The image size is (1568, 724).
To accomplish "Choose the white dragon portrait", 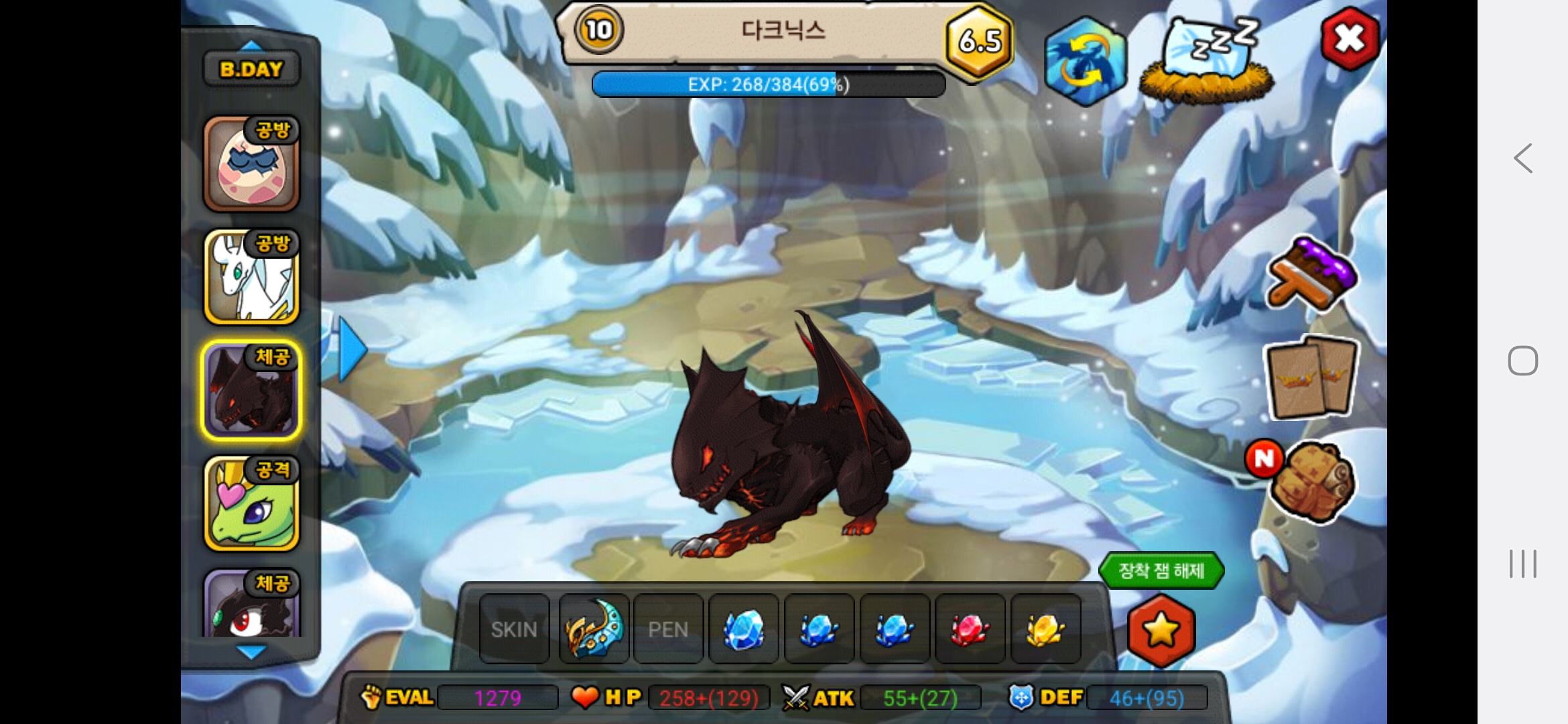I will point(251,277).
